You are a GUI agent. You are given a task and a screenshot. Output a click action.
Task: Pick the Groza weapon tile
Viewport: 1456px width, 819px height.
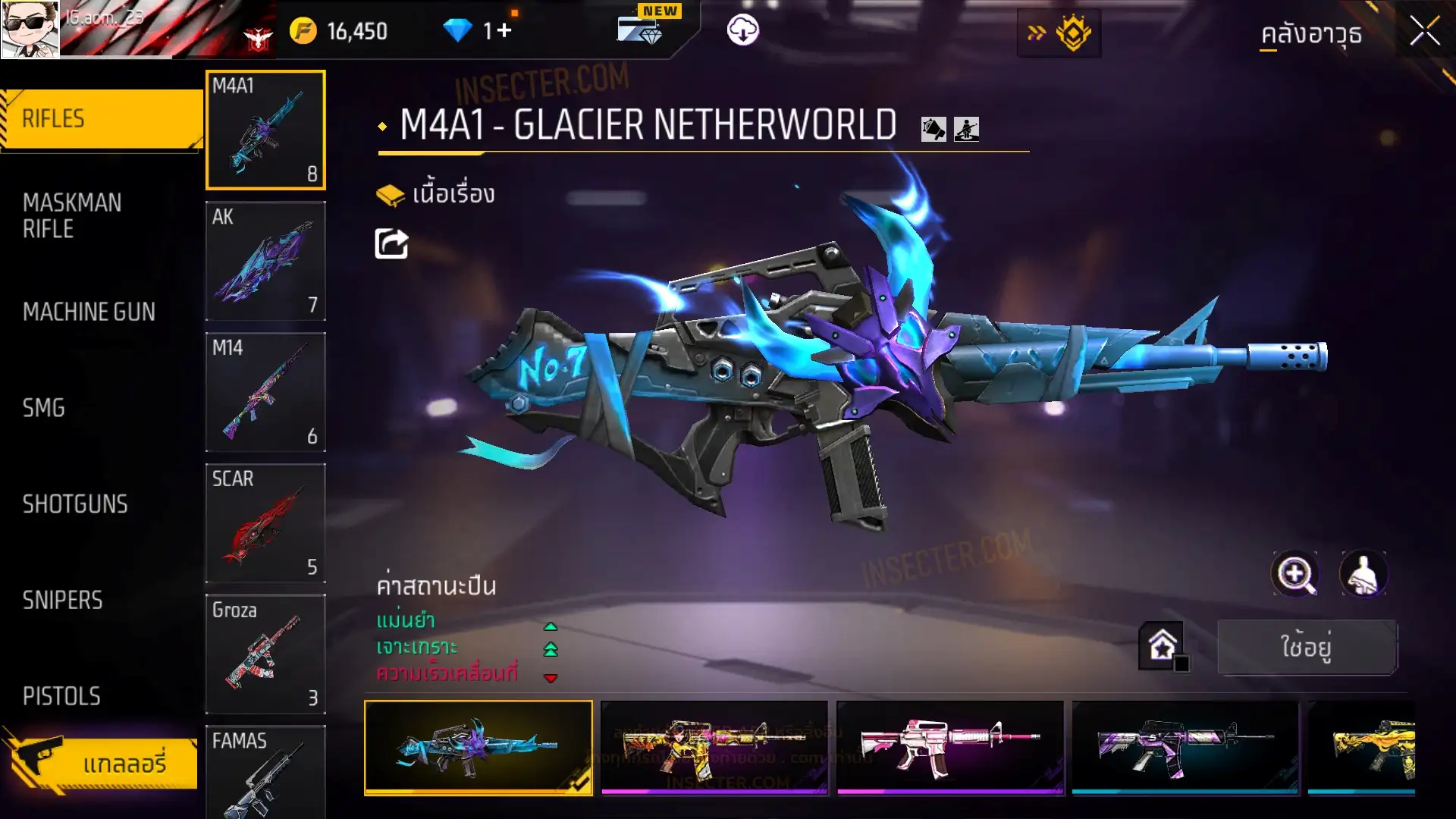click(x=265, y=654)
